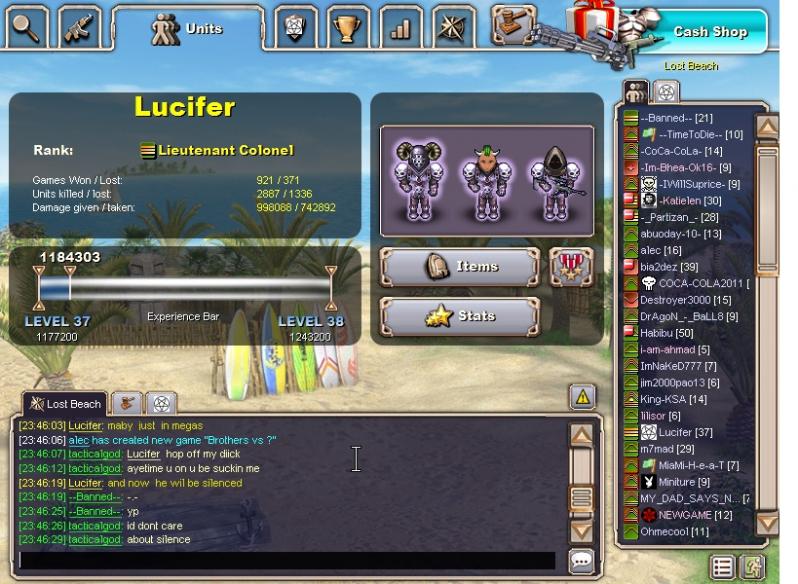
Task: Open the gold trophy tab
Action: [x=347, y=28]
